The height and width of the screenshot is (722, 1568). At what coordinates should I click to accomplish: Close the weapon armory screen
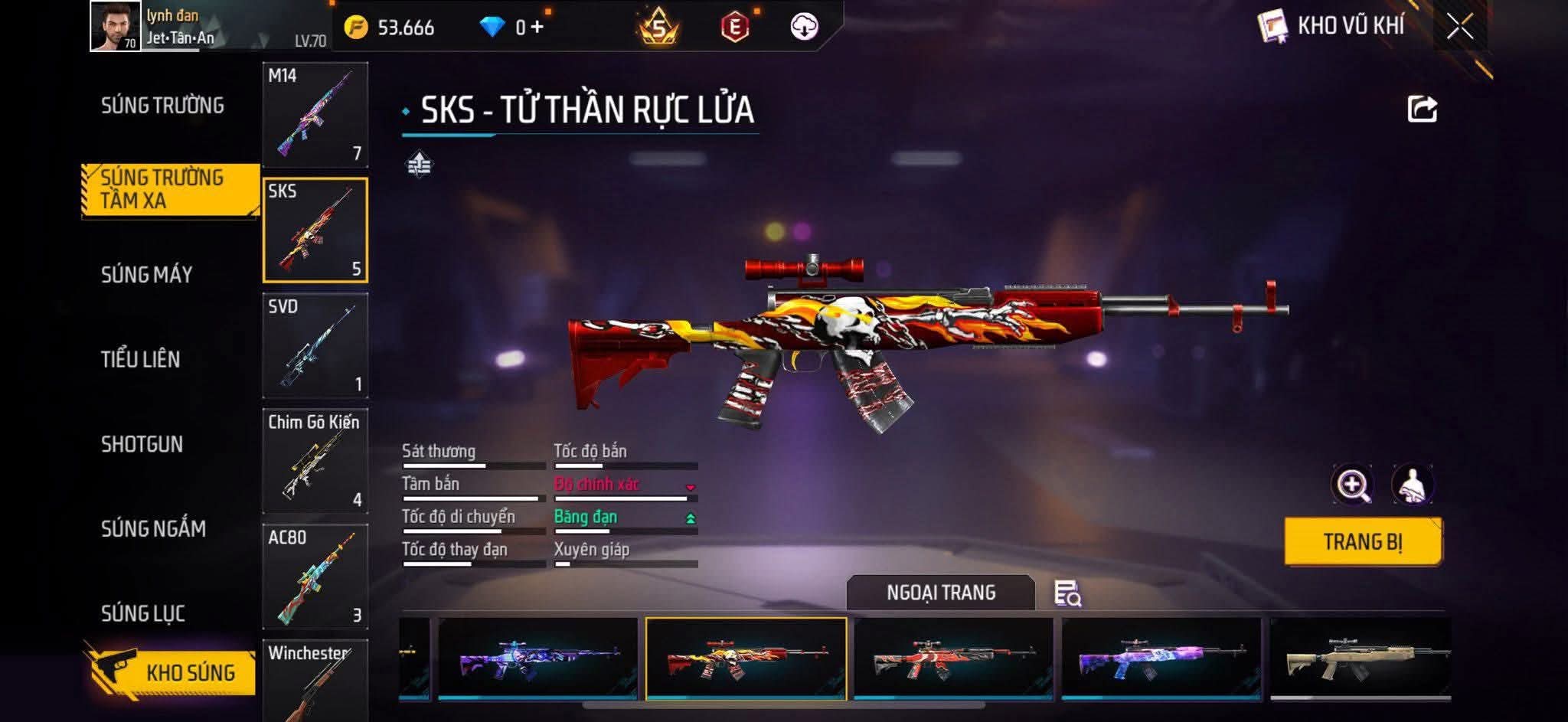pyautogui.click(x=1459, y=27)
